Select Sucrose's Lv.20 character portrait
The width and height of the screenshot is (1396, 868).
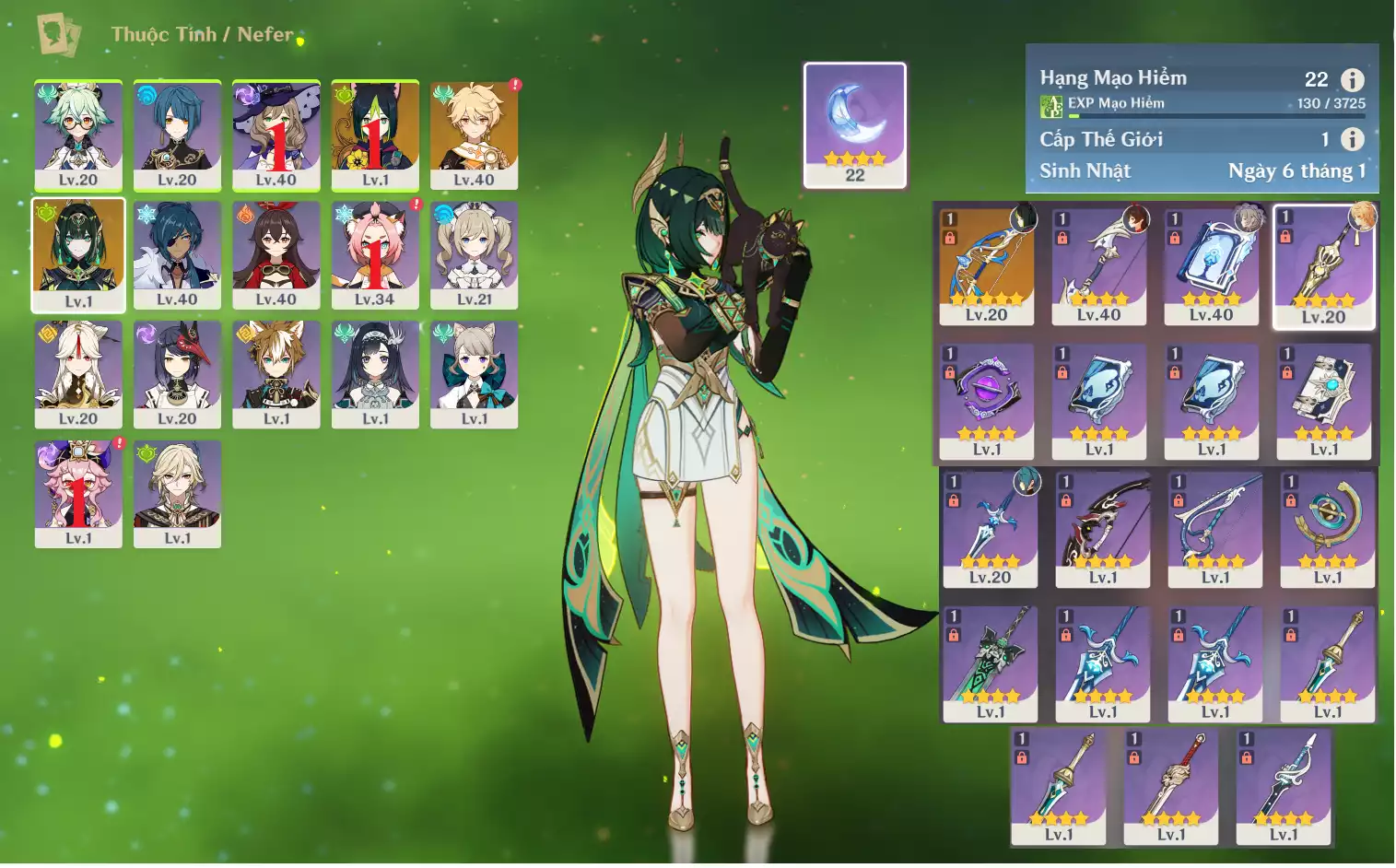click(x=78, y=135)
